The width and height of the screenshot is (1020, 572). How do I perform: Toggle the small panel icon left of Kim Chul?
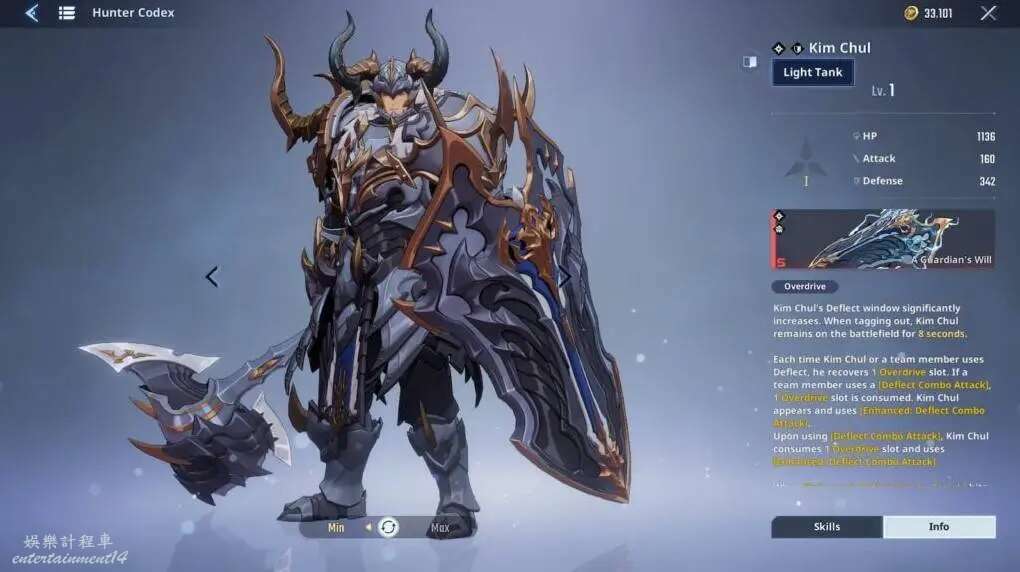[750, 62]
